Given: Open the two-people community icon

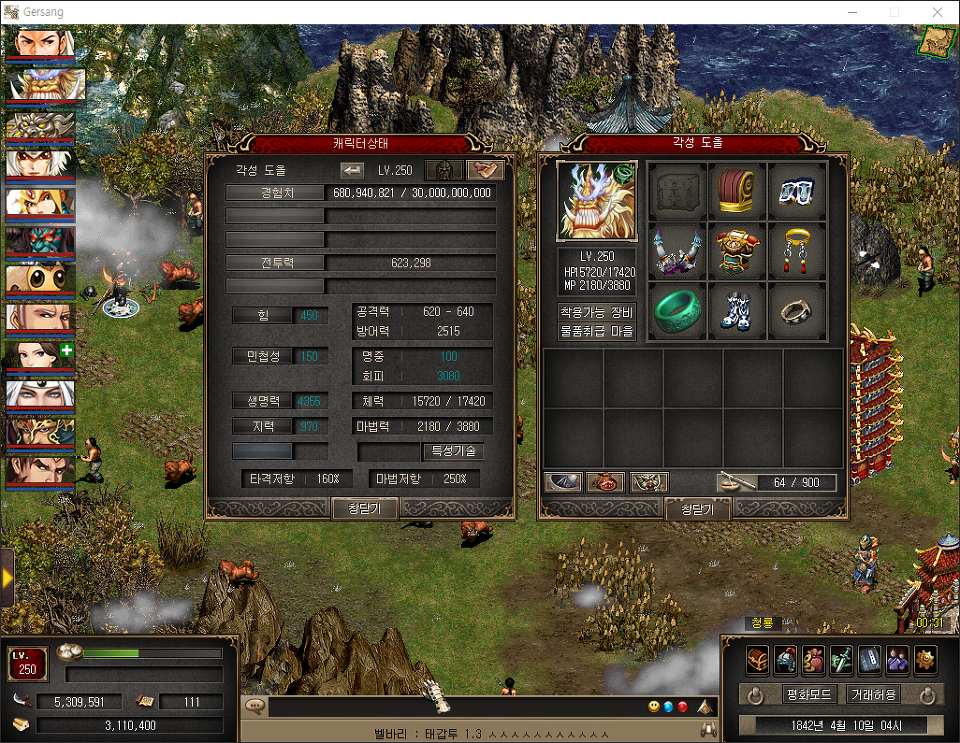Looking at the screenshot, I should click(x=898, y=659).
